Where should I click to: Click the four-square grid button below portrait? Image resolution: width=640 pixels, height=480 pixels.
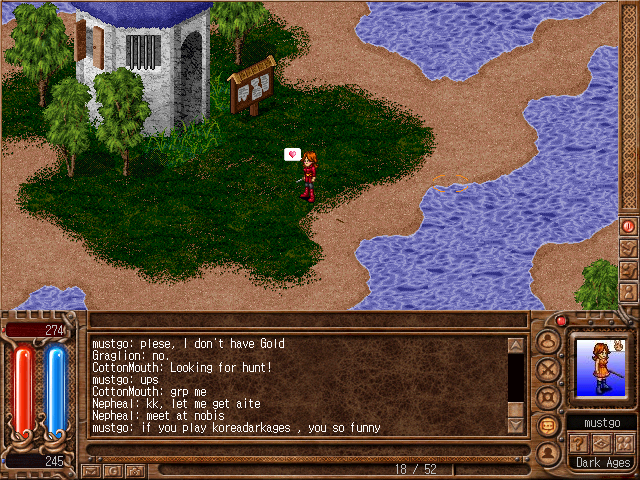pyautogui.click(x=625, y=442)
